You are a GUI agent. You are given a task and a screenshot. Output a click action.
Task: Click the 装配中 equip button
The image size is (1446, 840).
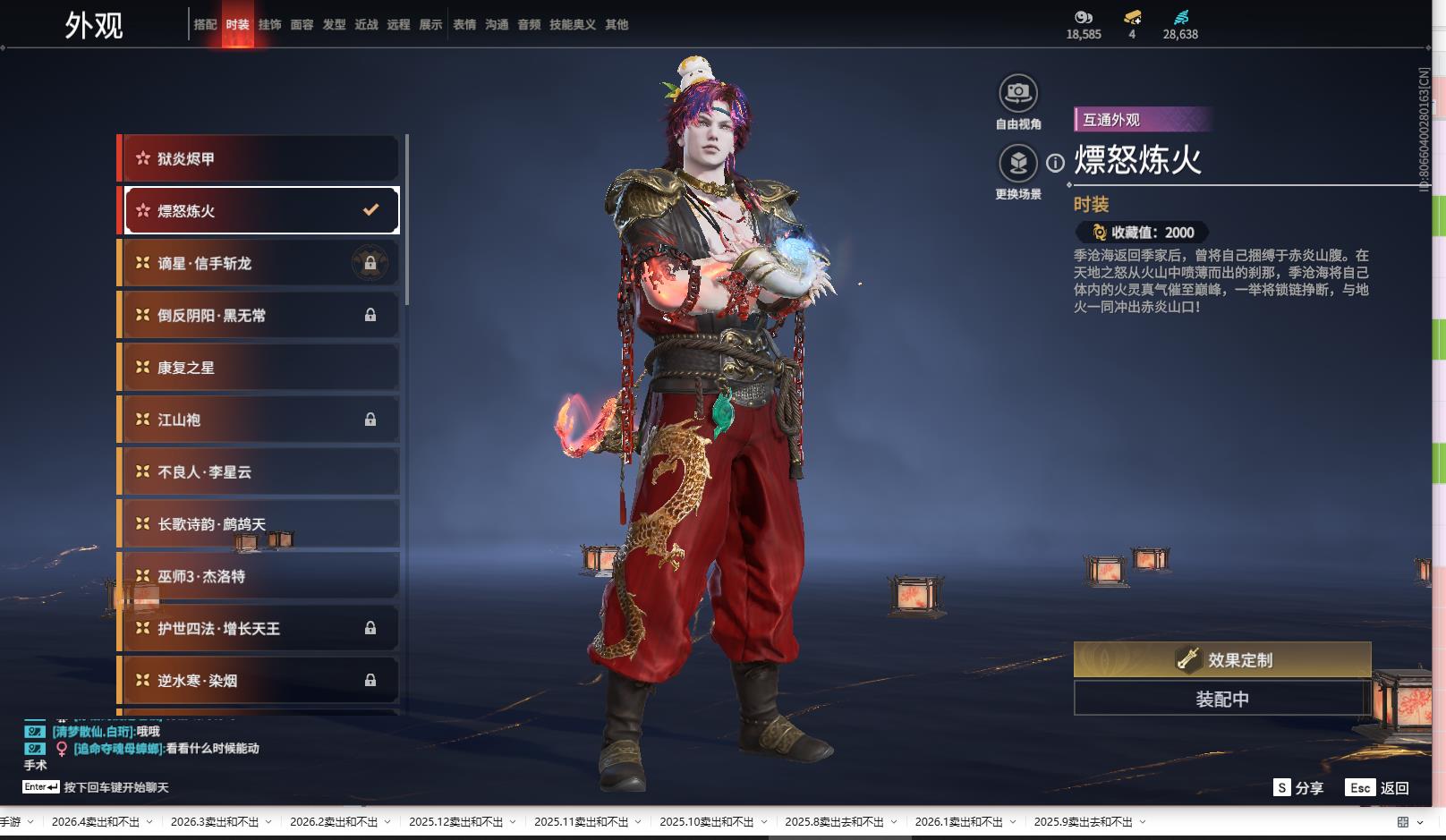click(x=1222, y=700)
